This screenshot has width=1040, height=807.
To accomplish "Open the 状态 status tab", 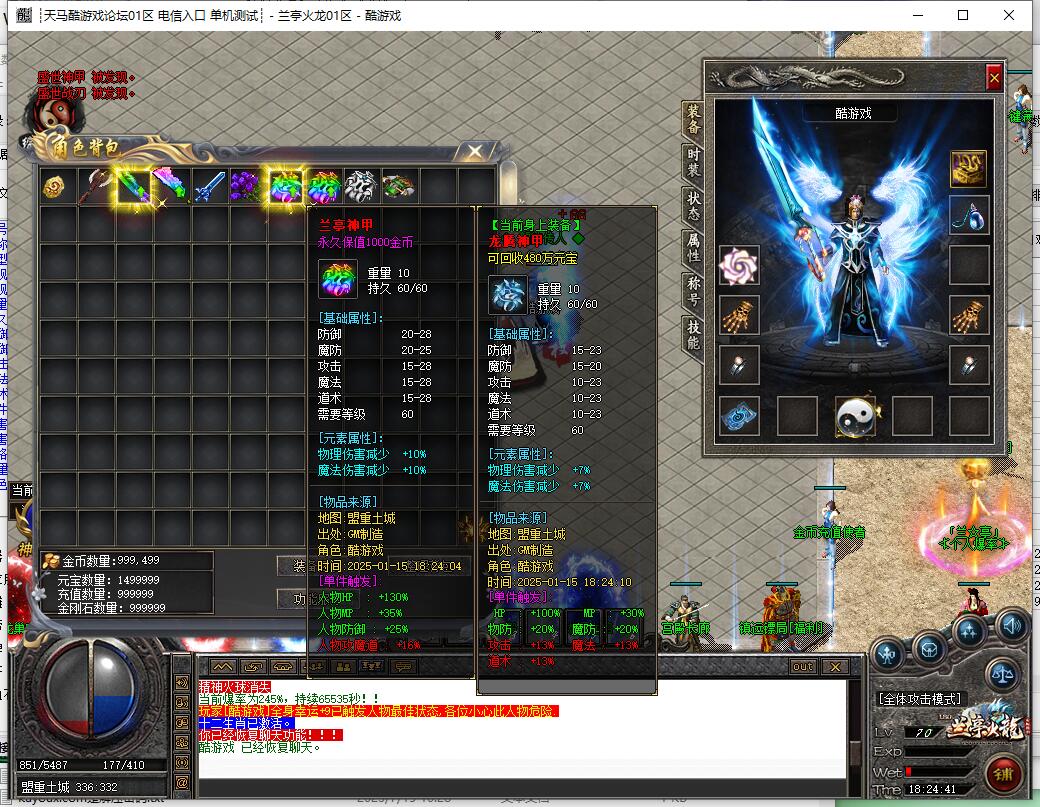I will (692, 205).
